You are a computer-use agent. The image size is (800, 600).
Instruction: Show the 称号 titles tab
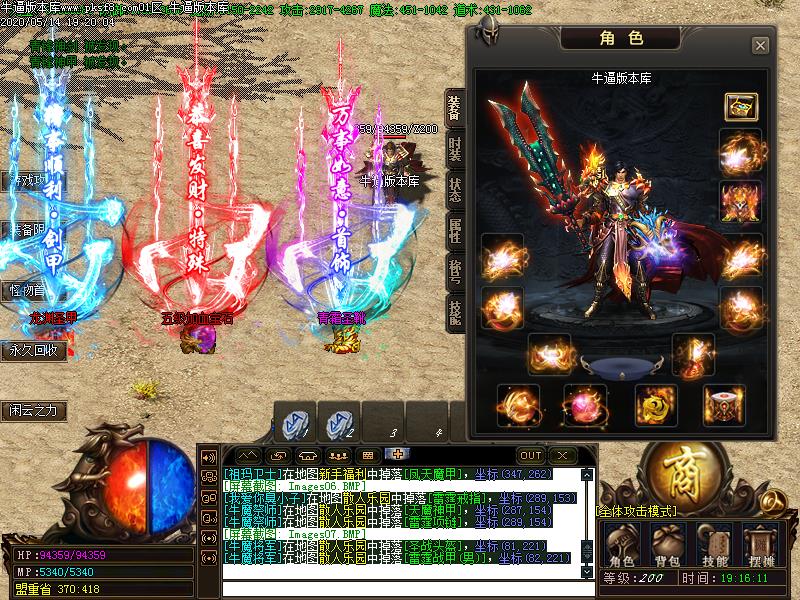click(x=455, y=273)
